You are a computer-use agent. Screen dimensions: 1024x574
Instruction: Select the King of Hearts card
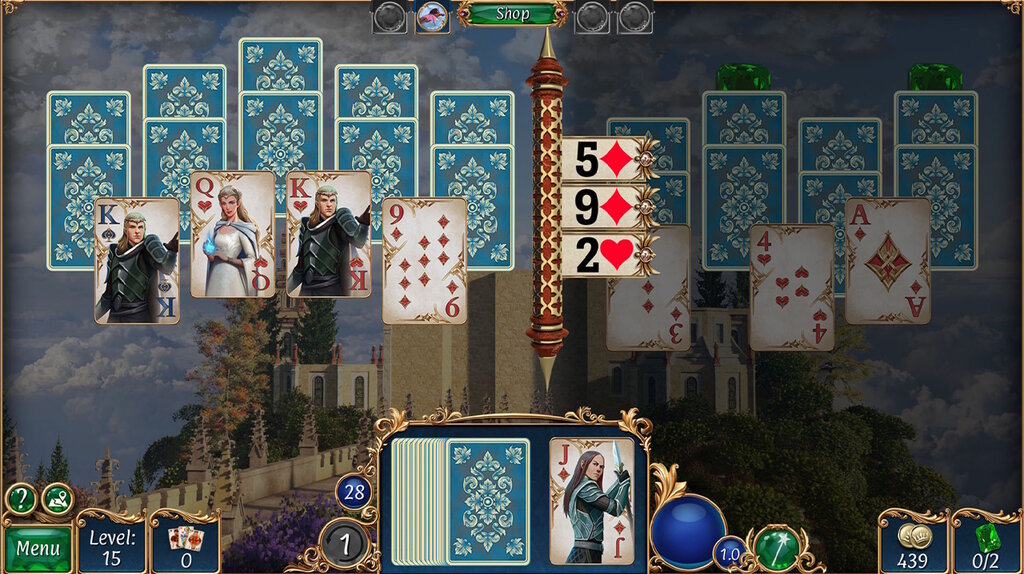[x=329, y=234]
